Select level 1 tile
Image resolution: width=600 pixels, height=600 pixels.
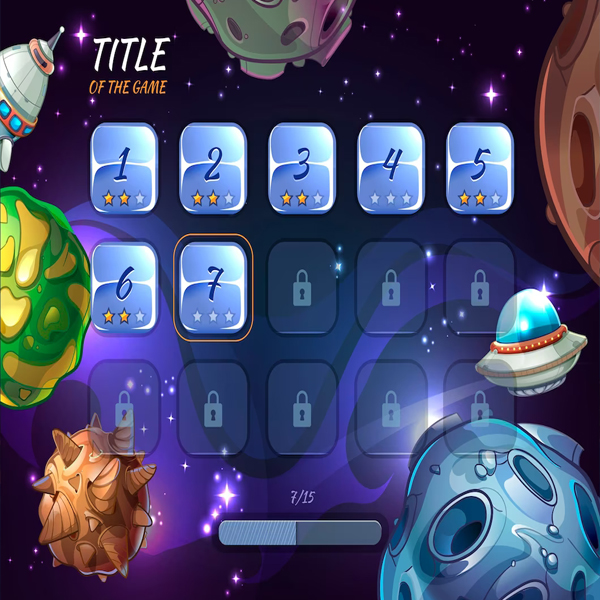click(x=124, y=167)
